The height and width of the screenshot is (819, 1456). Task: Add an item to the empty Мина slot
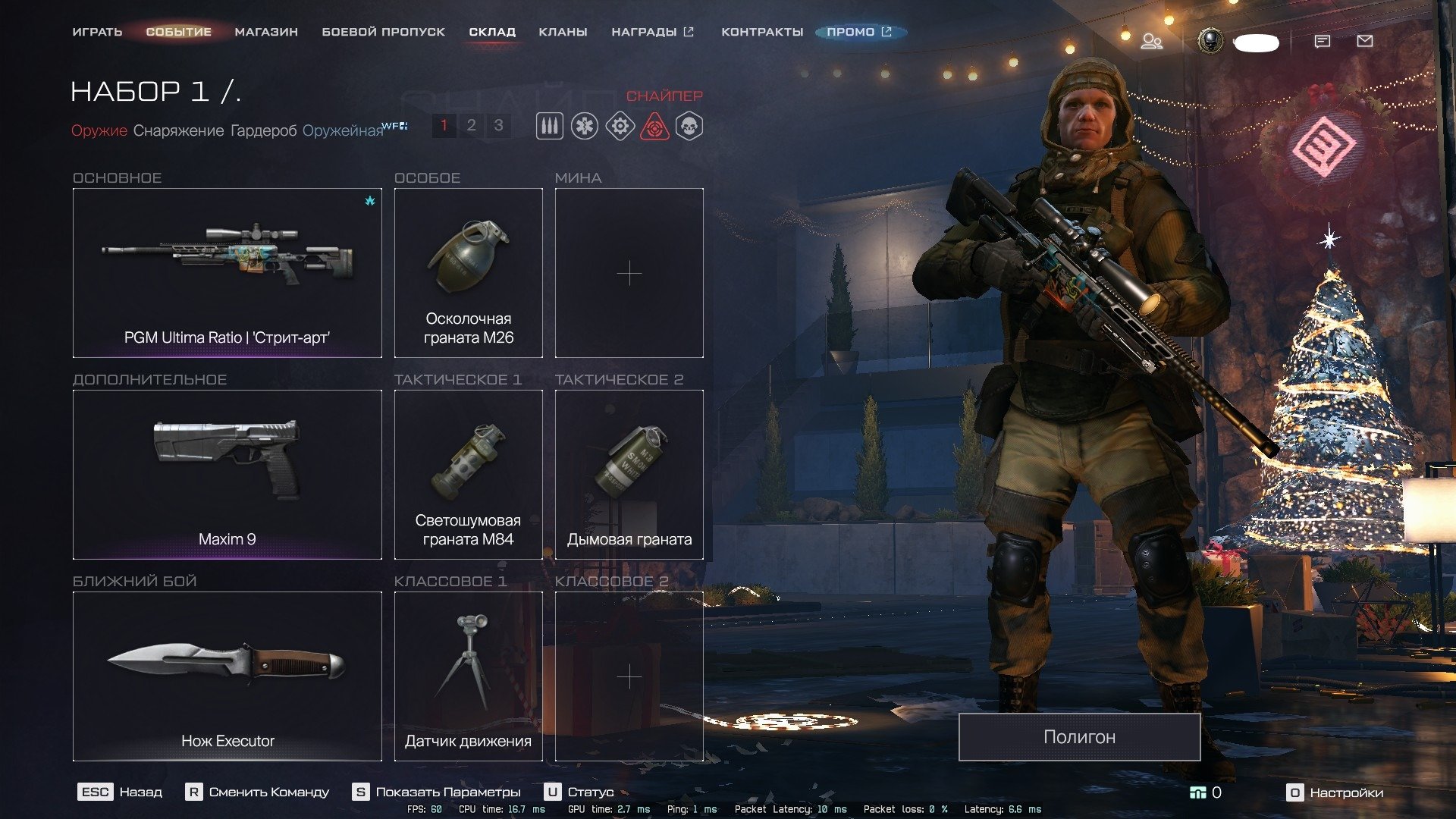[629, 273]
